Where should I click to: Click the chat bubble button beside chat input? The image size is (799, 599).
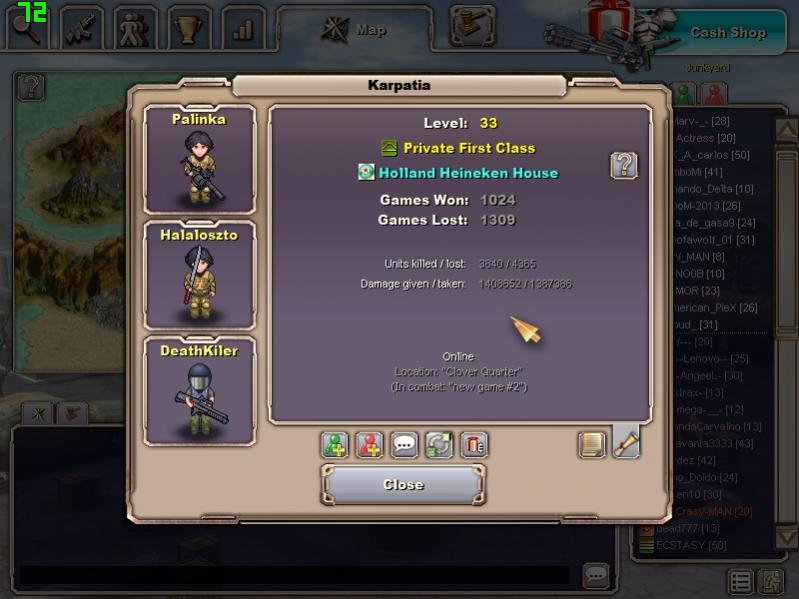[596, 575]
